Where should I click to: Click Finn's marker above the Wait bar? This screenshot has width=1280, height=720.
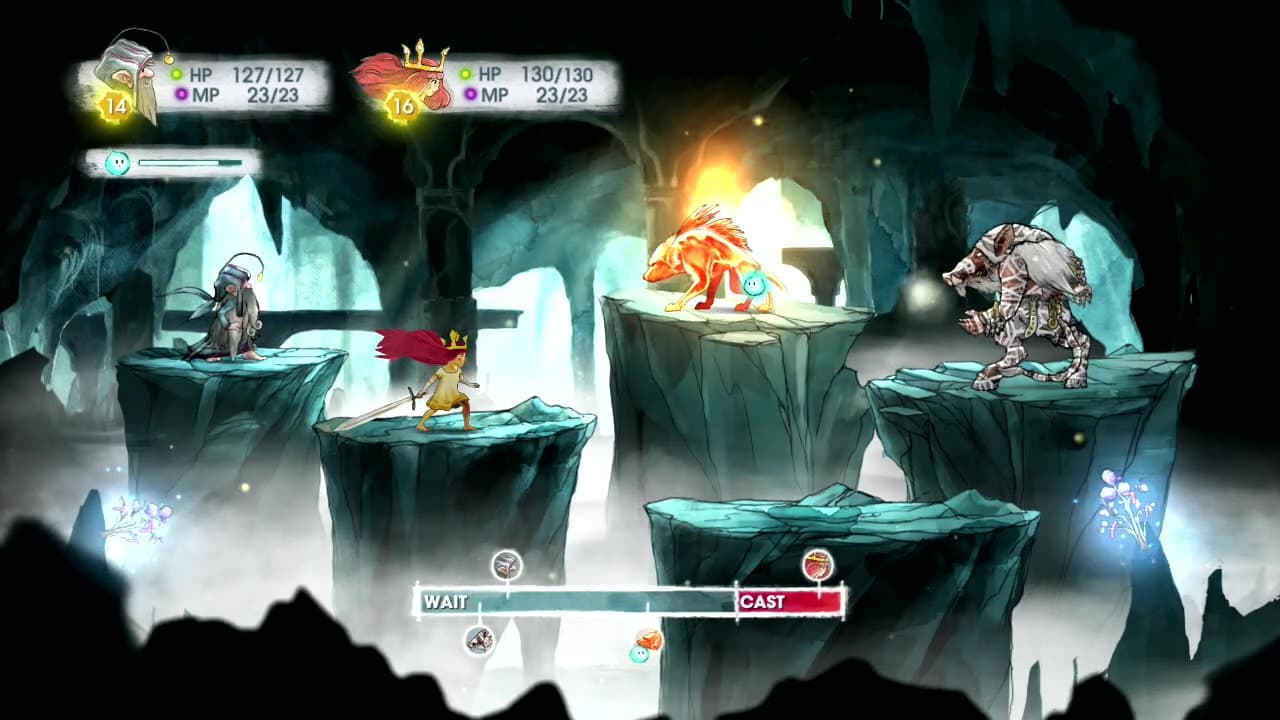(x=507, y=566)
